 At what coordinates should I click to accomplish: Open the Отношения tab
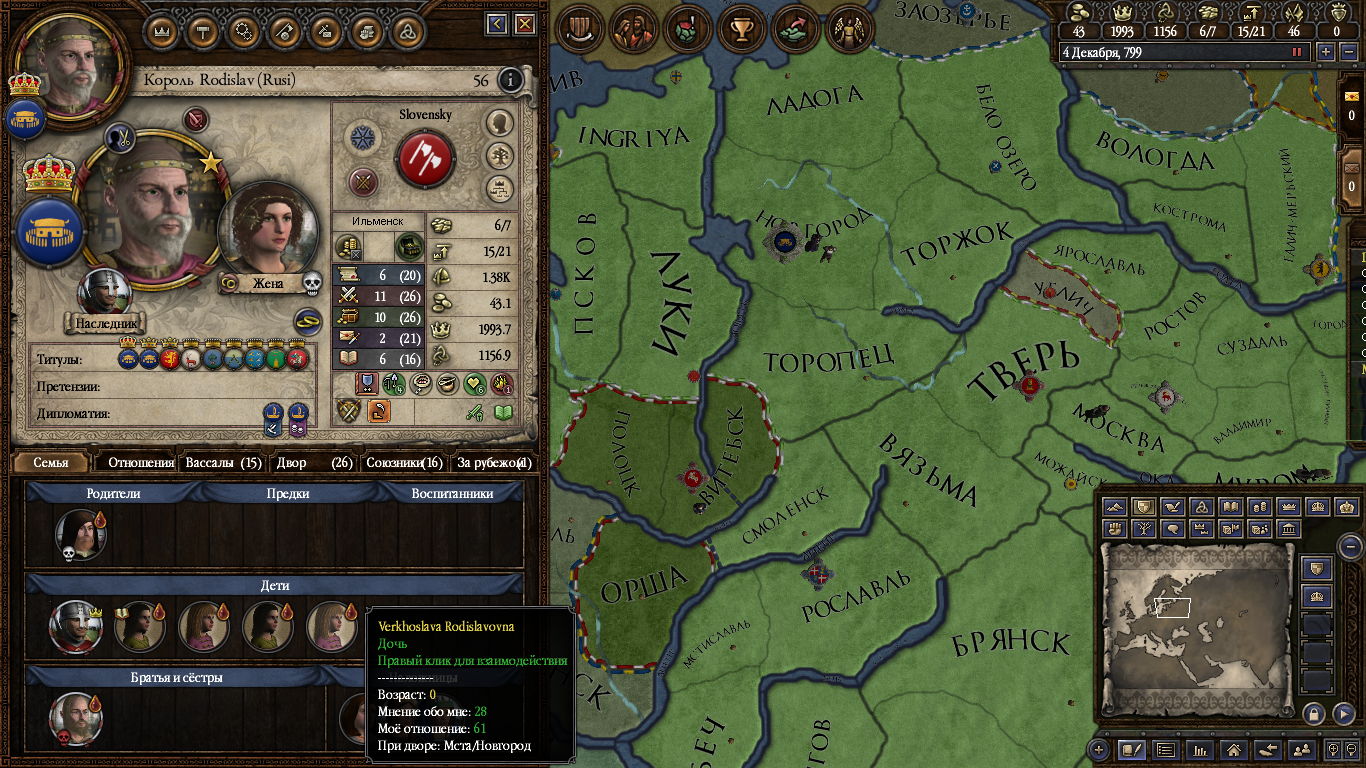tap(141, 463)
